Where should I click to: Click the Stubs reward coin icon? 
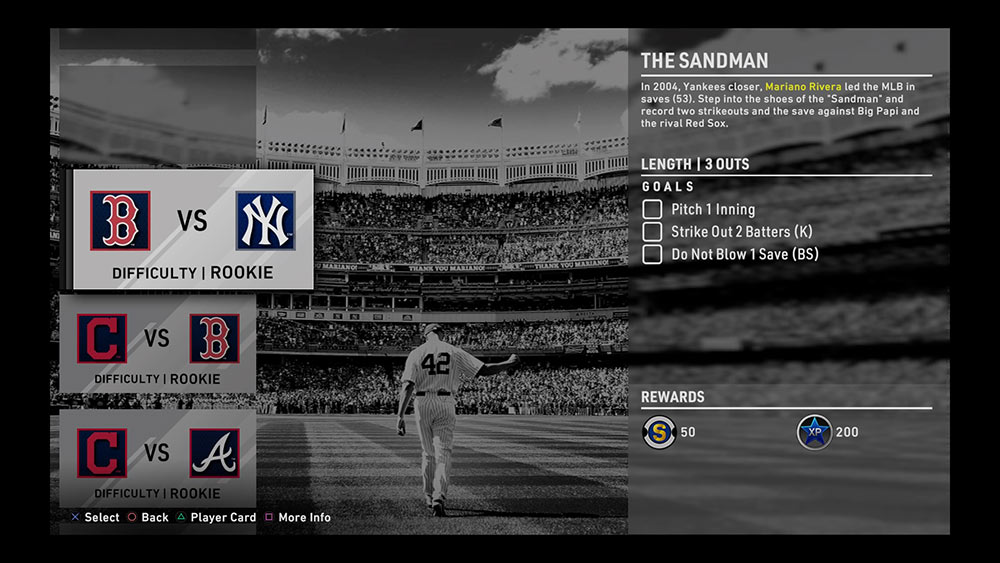click(x=658, y=432)
